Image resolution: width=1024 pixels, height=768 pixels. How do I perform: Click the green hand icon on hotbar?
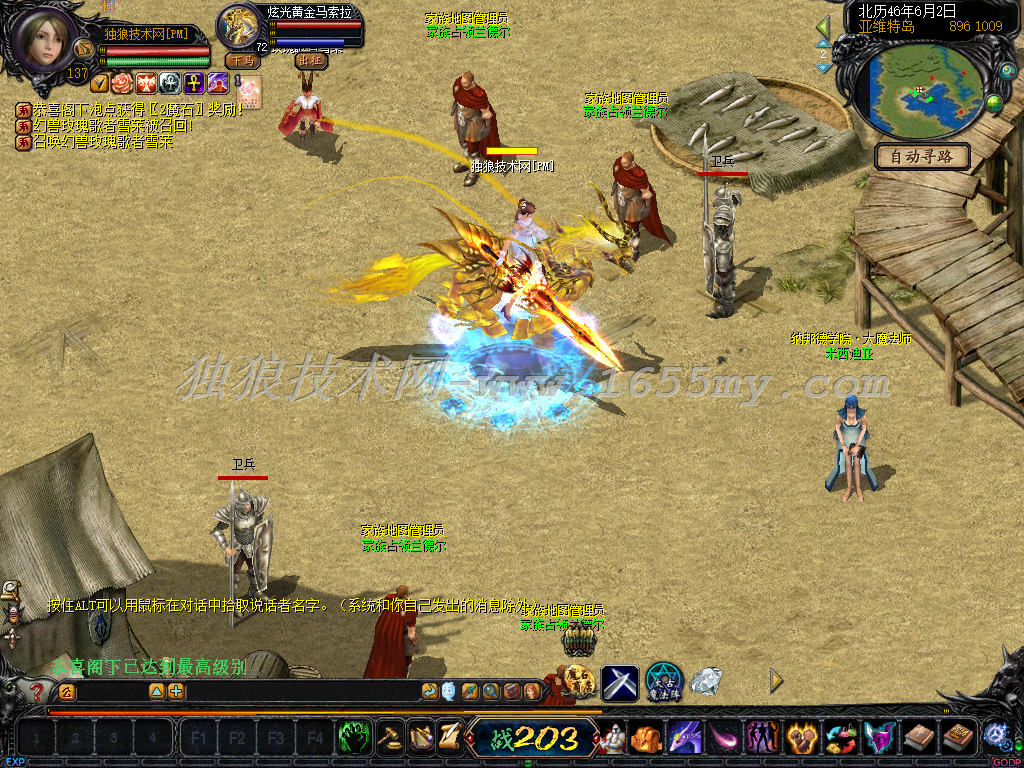point(354,738)
